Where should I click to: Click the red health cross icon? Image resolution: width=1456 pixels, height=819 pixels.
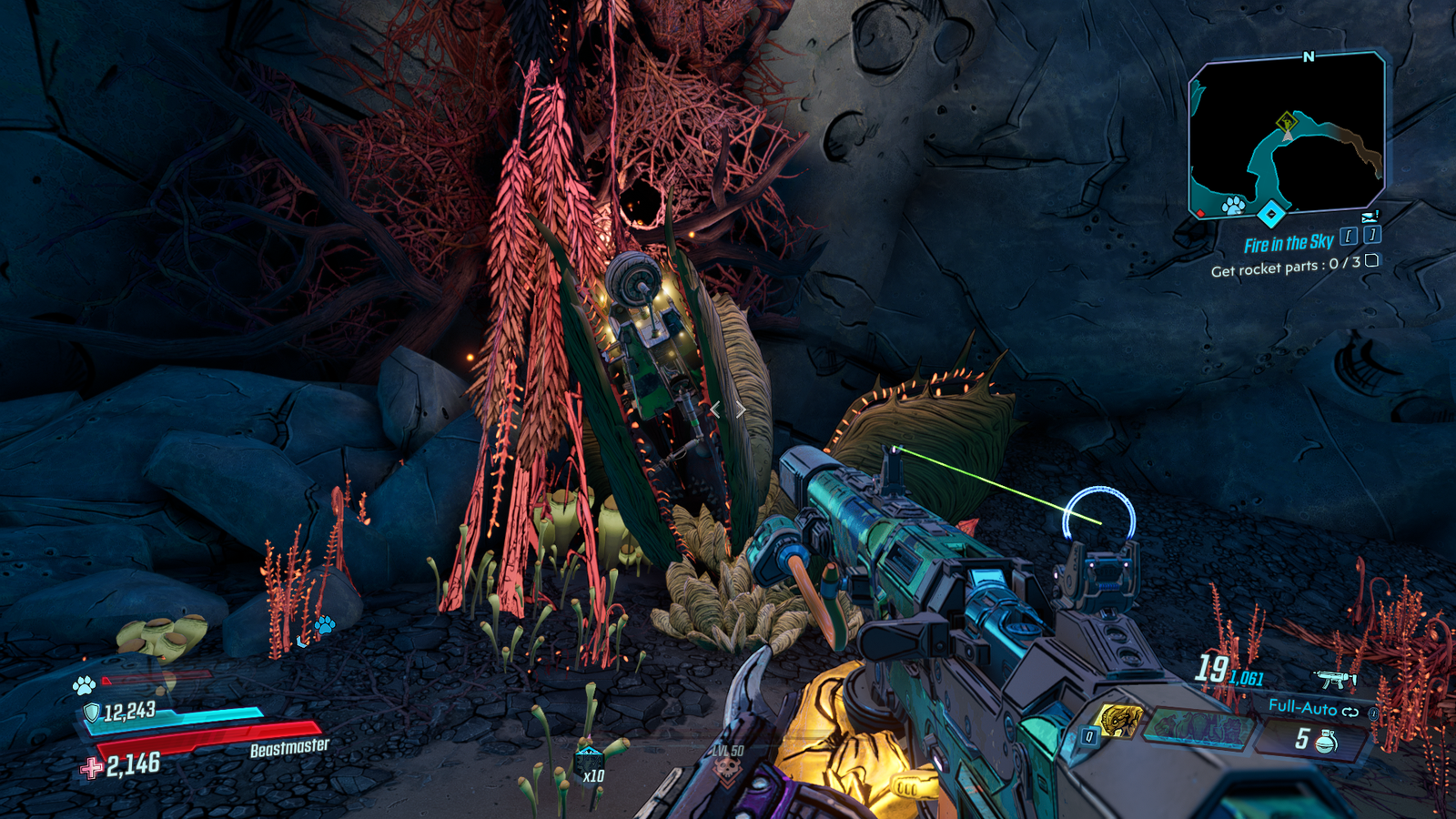91,768
